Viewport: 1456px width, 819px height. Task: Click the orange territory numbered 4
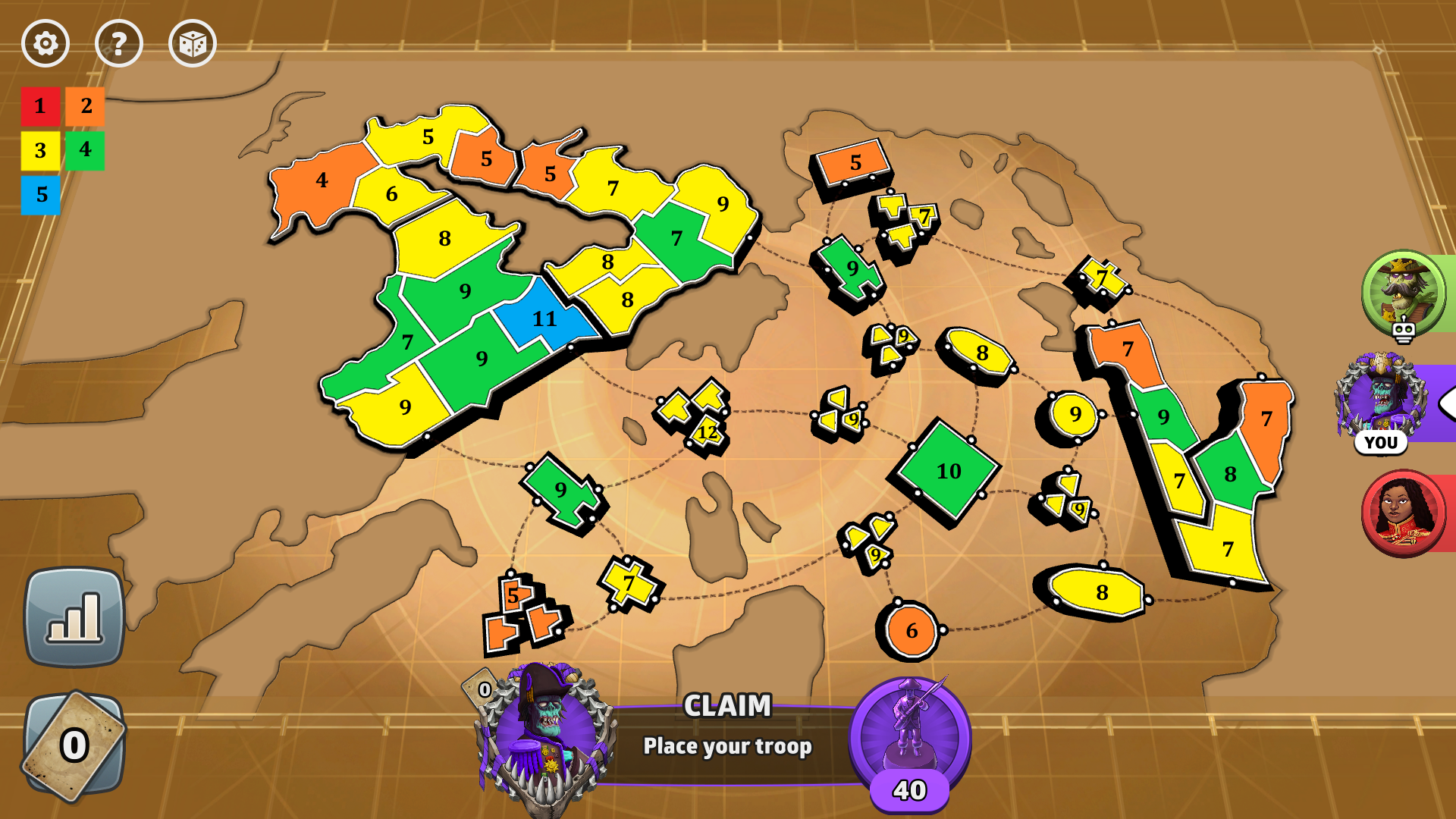[322, 180]
